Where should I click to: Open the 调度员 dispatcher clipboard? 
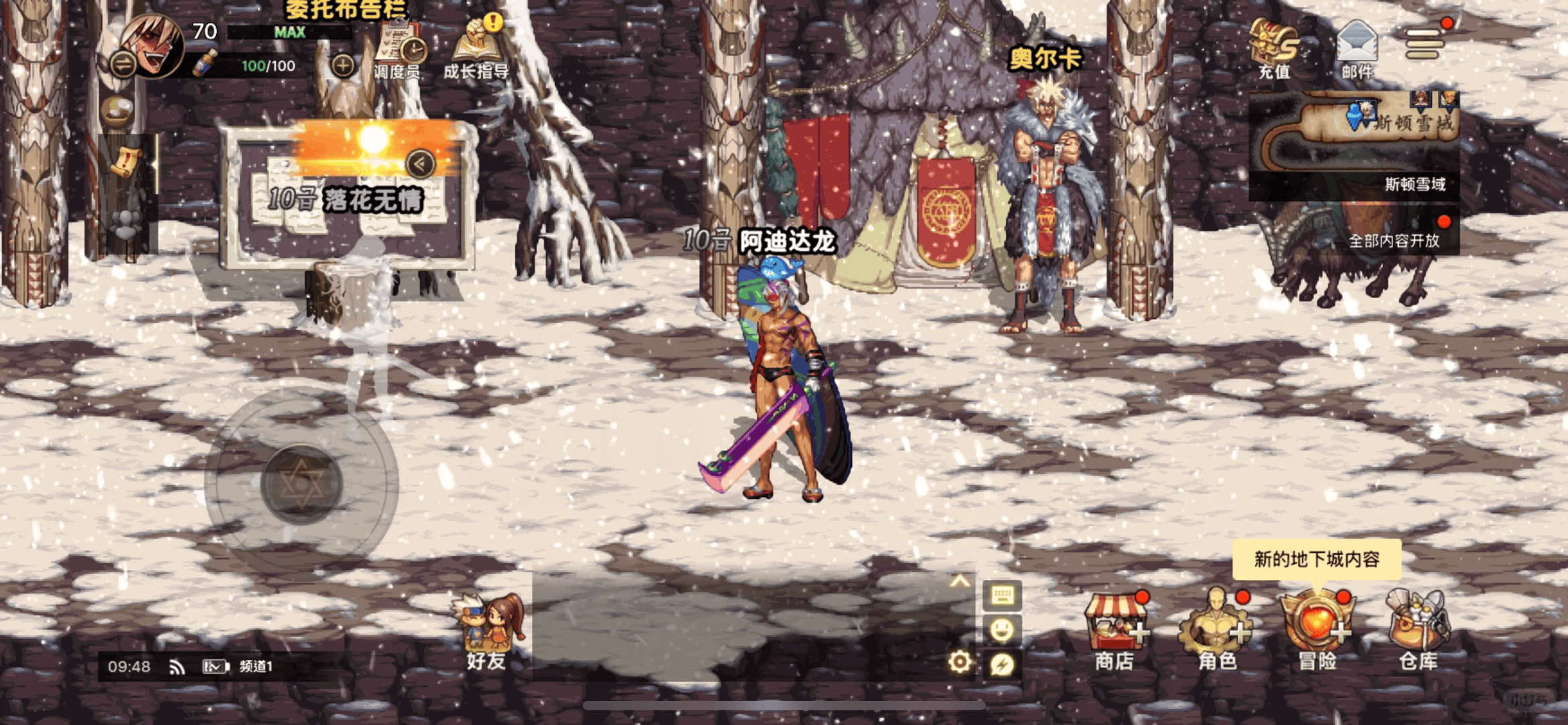click(x=397, y=50)
